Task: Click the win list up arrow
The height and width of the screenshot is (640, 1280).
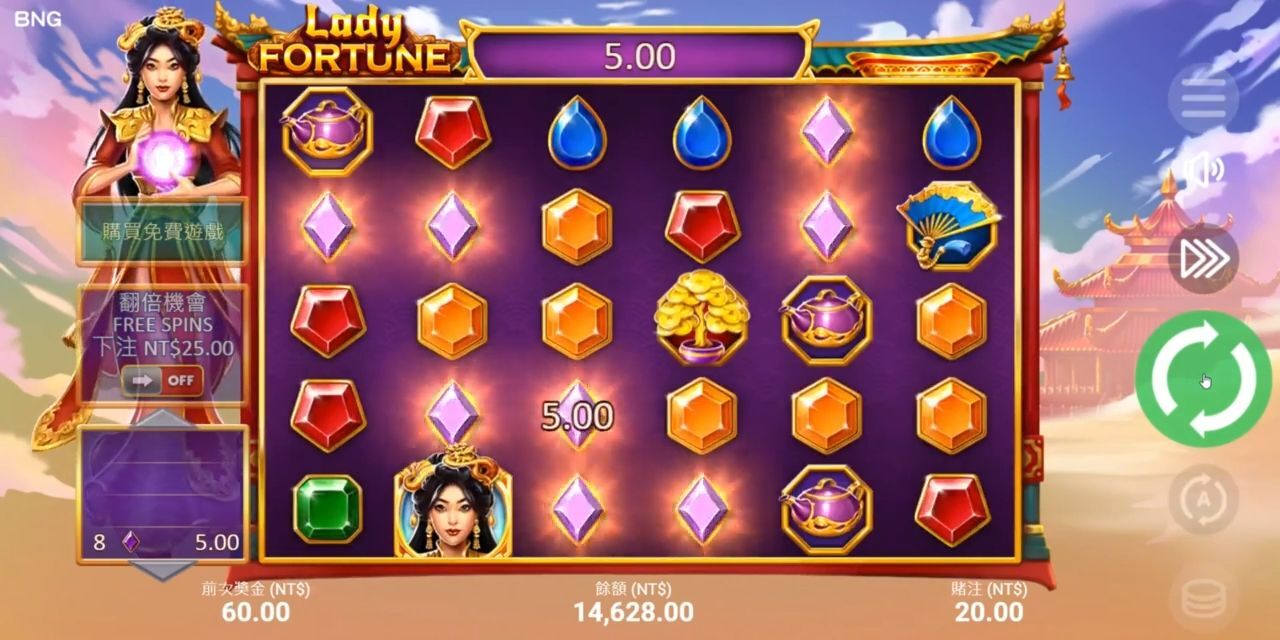Action: click(x=163, y=418)
